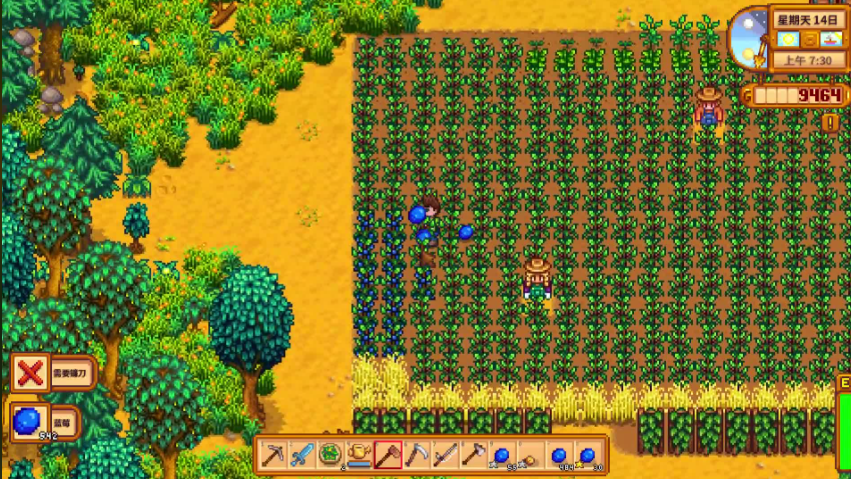This screenshot has height=479, width=851.
Task: Open the journal exclamation mark icon
Action: 830,123
